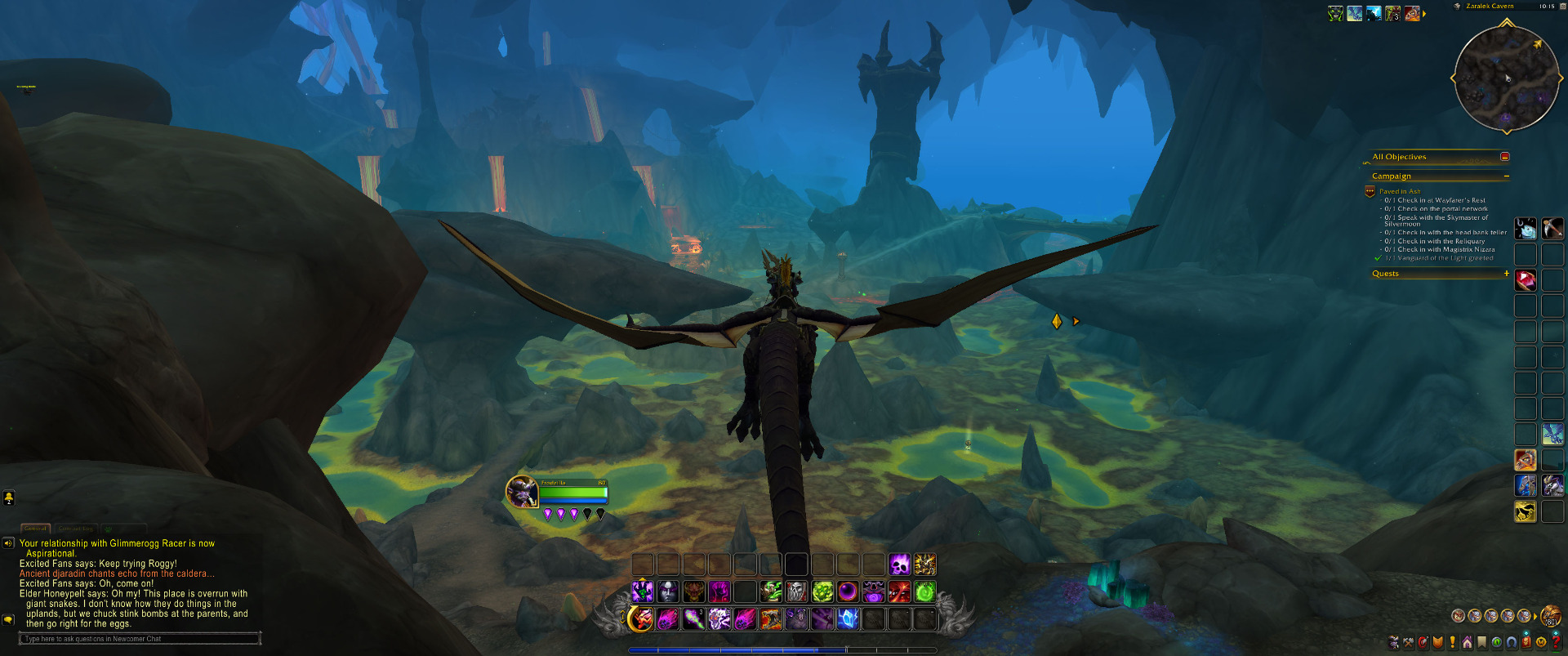
Task: Switch to the General chat tab
Action: [35, 529]
